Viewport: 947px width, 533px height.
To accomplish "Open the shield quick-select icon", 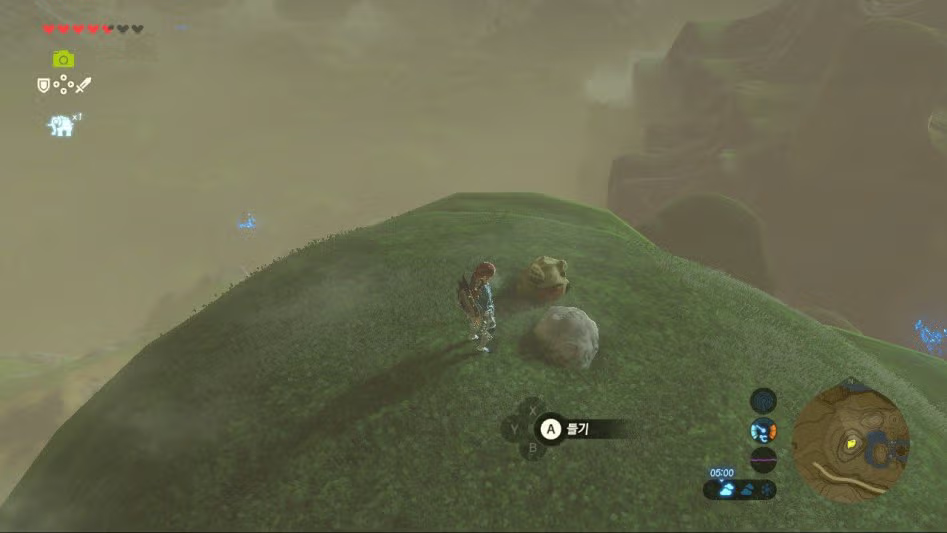I will 43,86.
